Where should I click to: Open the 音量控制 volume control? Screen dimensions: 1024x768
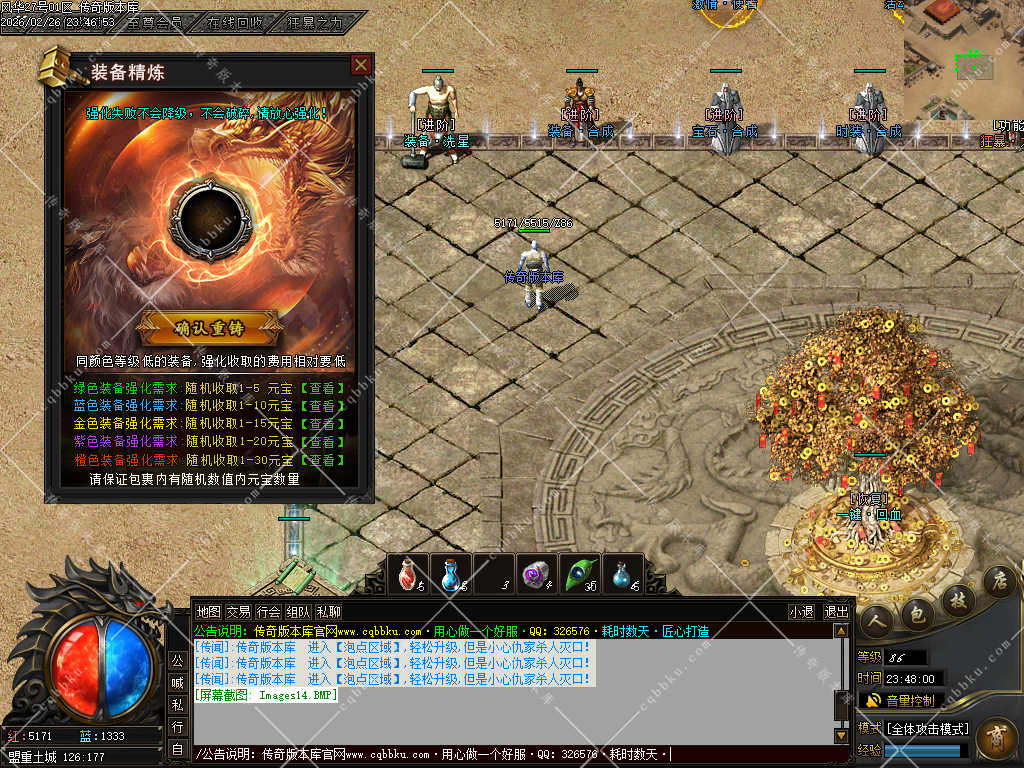pyautogui.click(x=900, y=700)
